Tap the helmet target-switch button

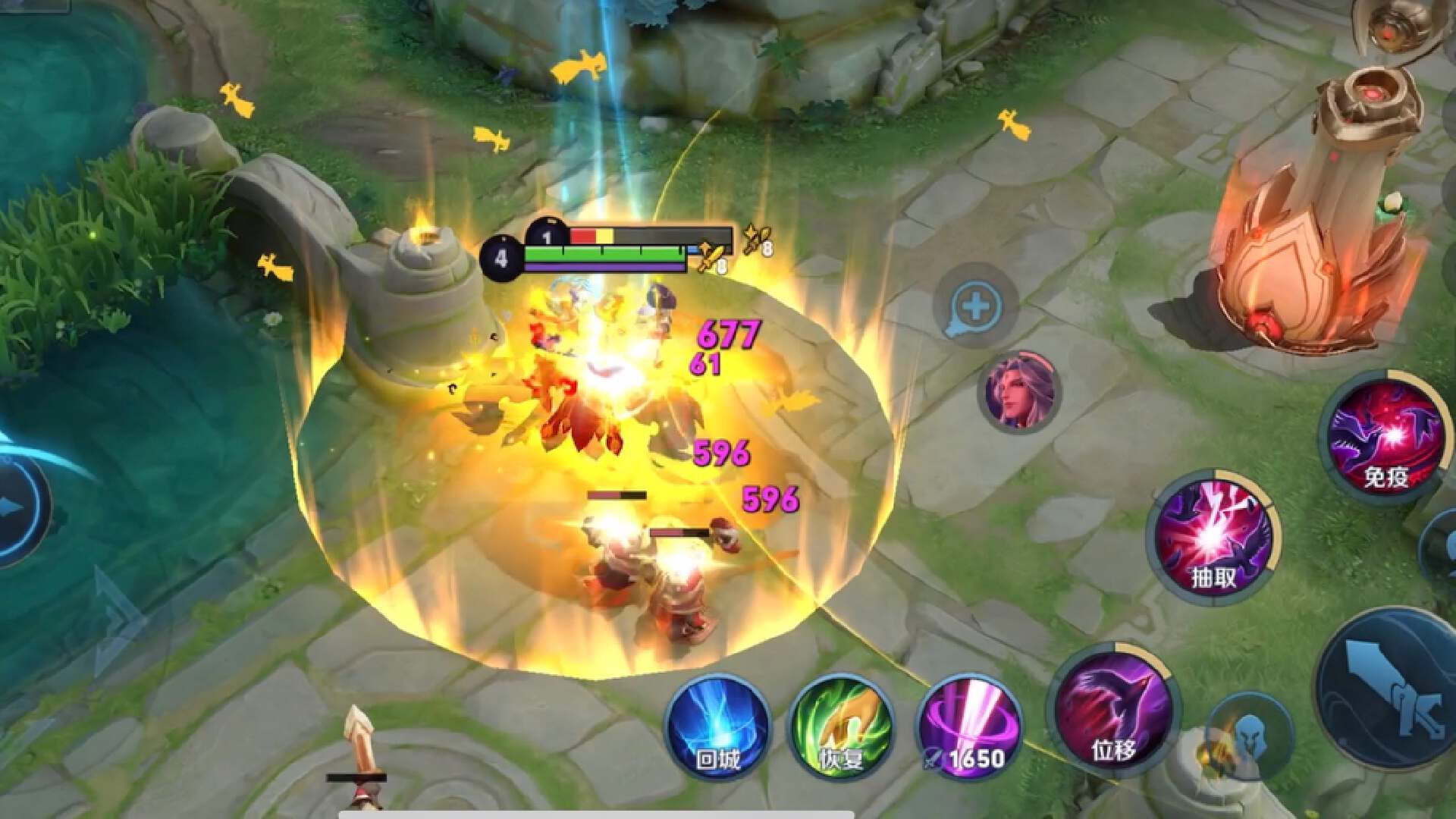[x=1249, y=736]
